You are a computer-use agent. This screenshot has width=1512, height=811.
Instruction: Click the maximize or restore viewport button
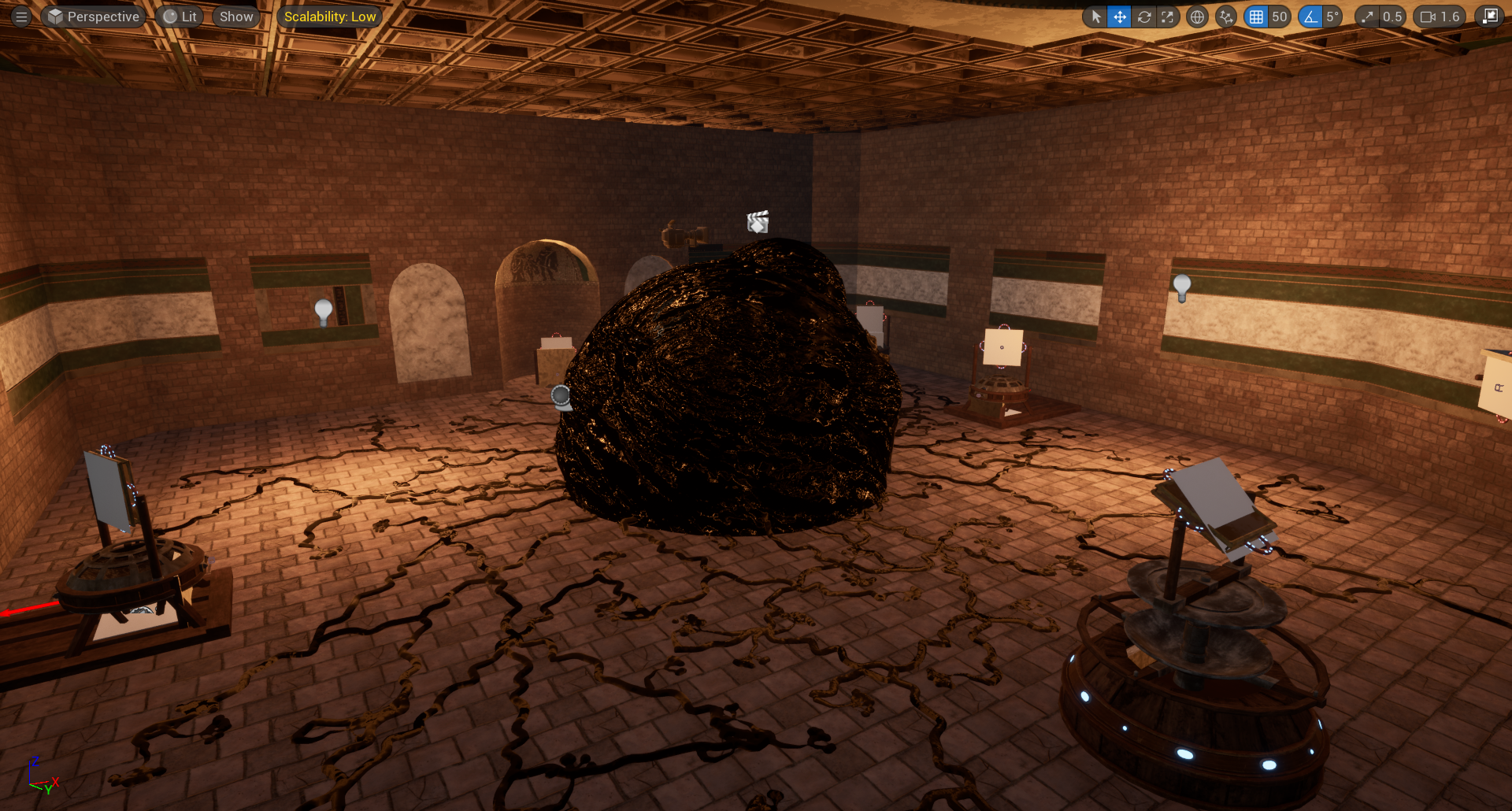1489,17
